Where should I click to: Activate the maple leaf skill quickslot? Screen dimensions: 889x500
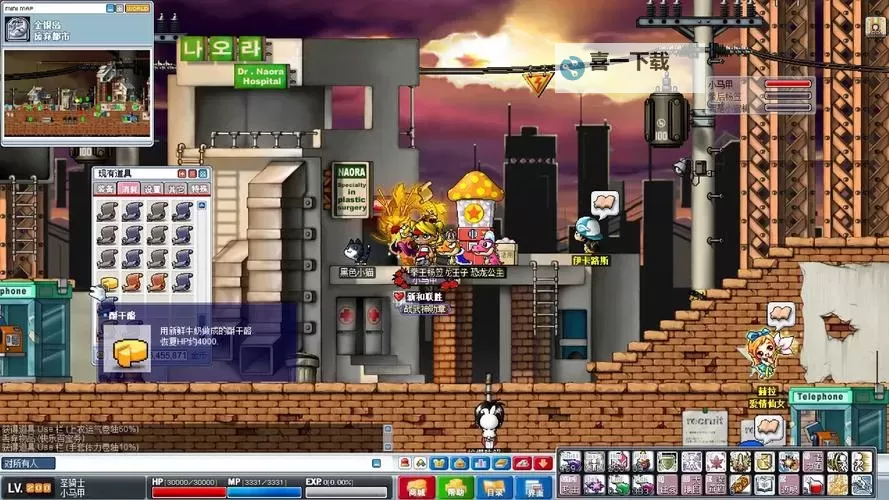(x=716, y=462)
